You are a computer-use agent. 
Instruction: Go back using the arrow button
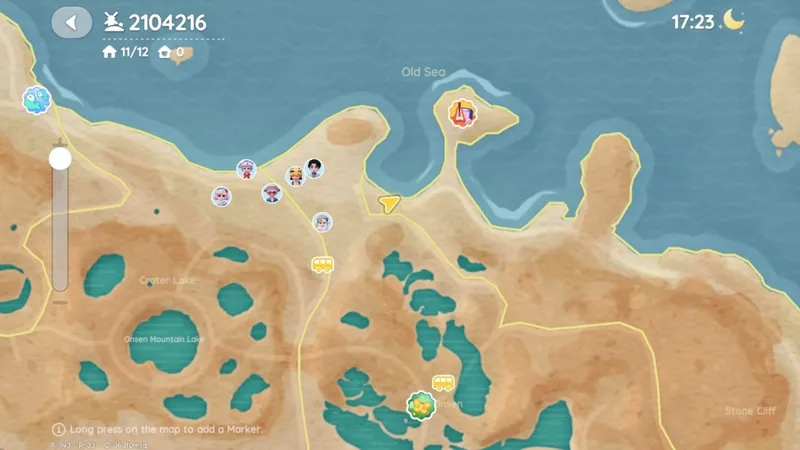click(x=71, y=22)
